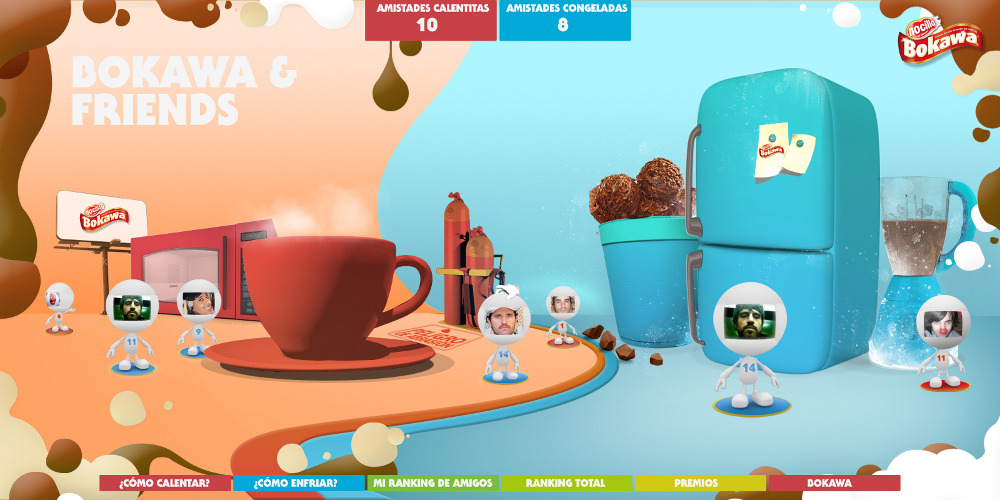Open the ¿Cómo enfriar? section
Viewport: 1000px width, 500px height.
click(298, 483)
